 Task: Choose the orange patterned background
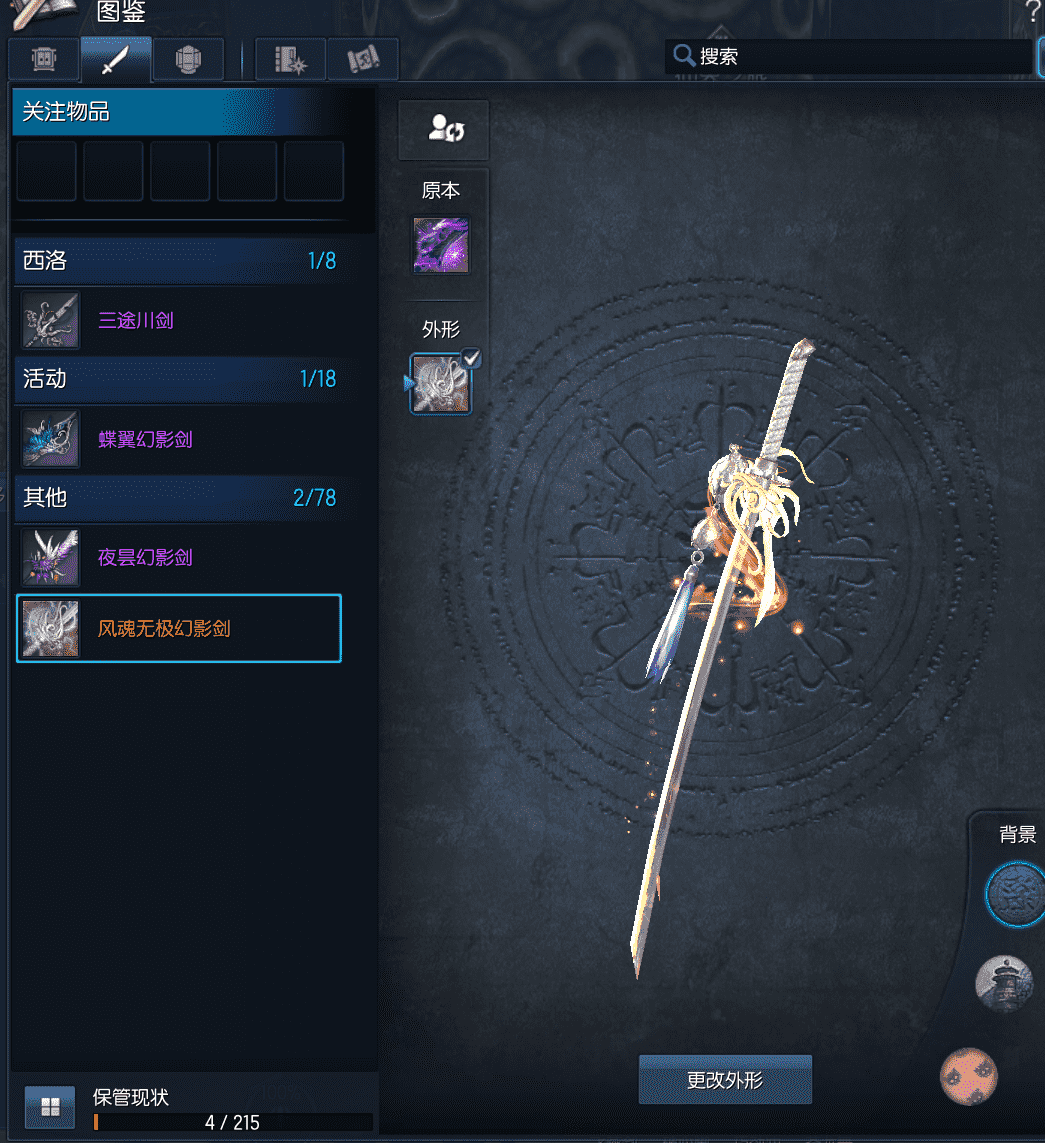tap(969, 1076)
